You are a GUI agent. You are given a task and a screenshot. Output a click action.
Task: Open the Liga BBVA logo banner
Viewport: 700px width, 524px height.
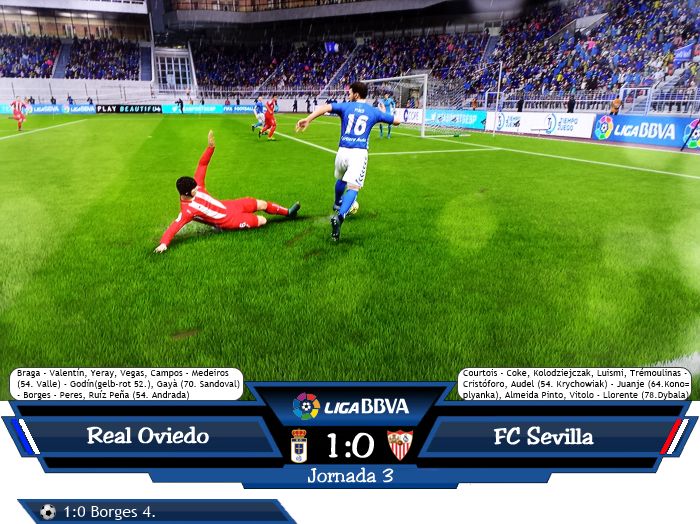[x=350, y=406]
